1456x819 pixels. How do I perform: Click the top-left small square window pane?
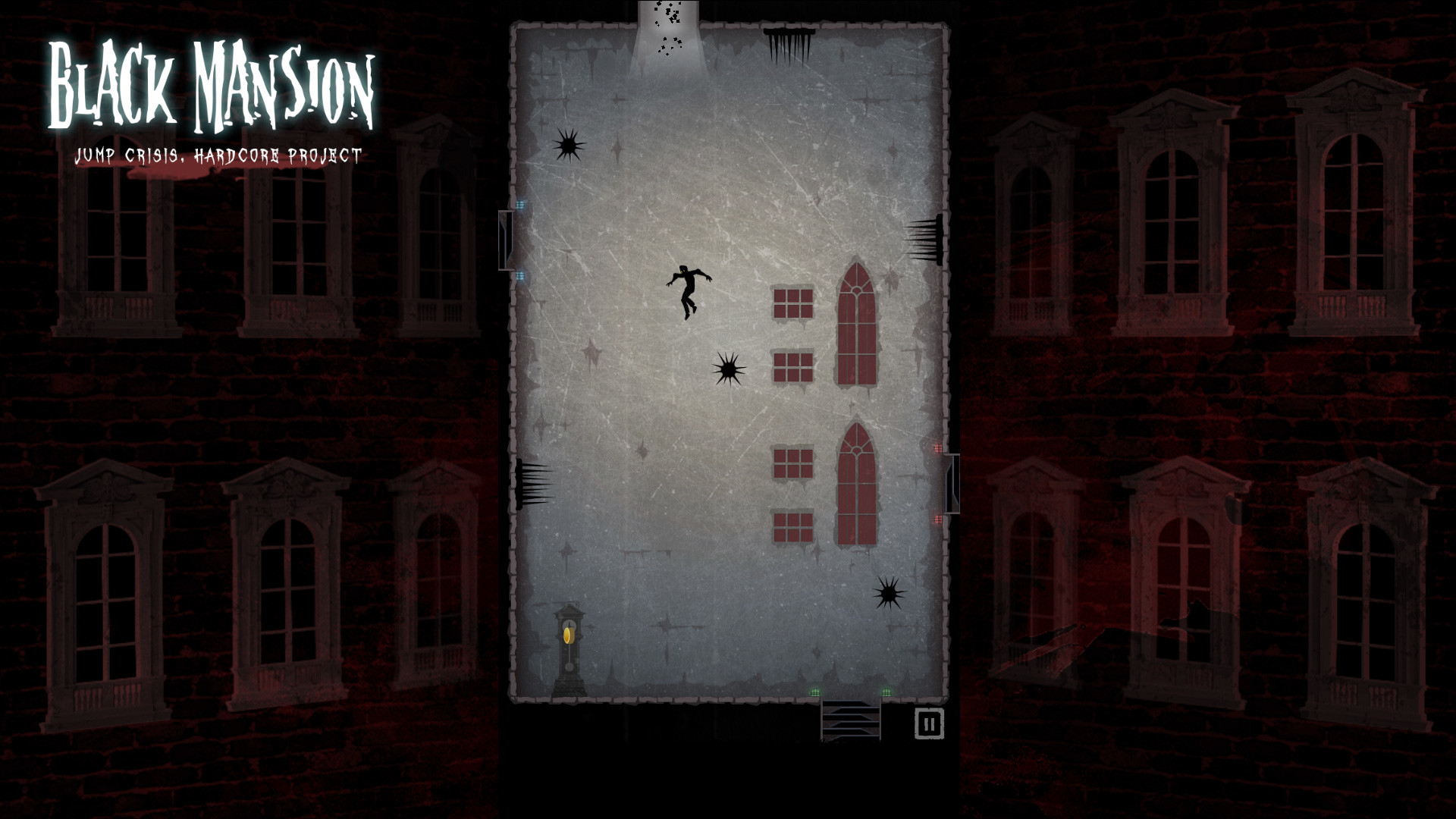click(792, 302)
